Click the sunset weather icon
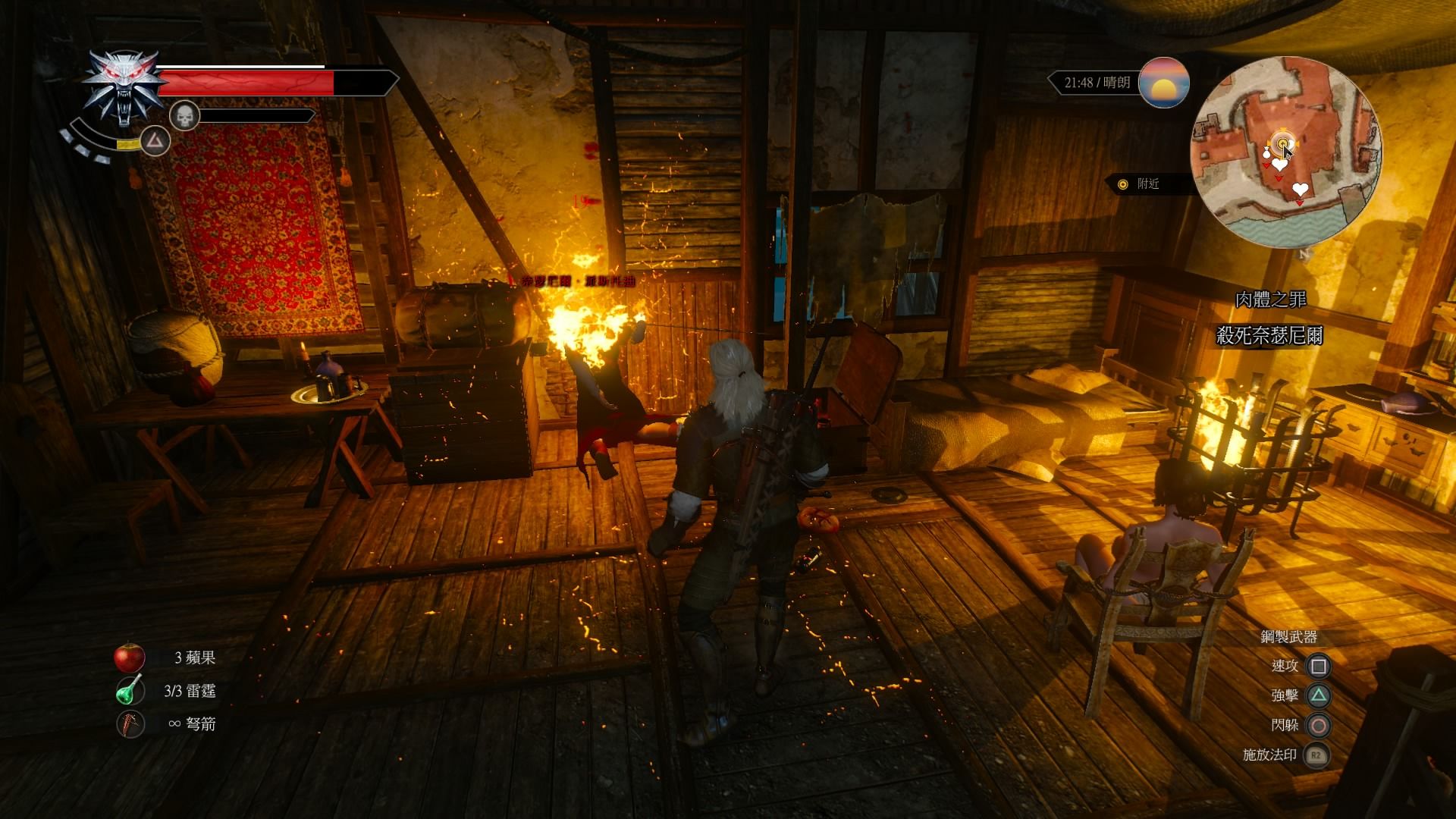Image resolution: width=1456 pixels, height=819 pixels. click(1163, 83)
